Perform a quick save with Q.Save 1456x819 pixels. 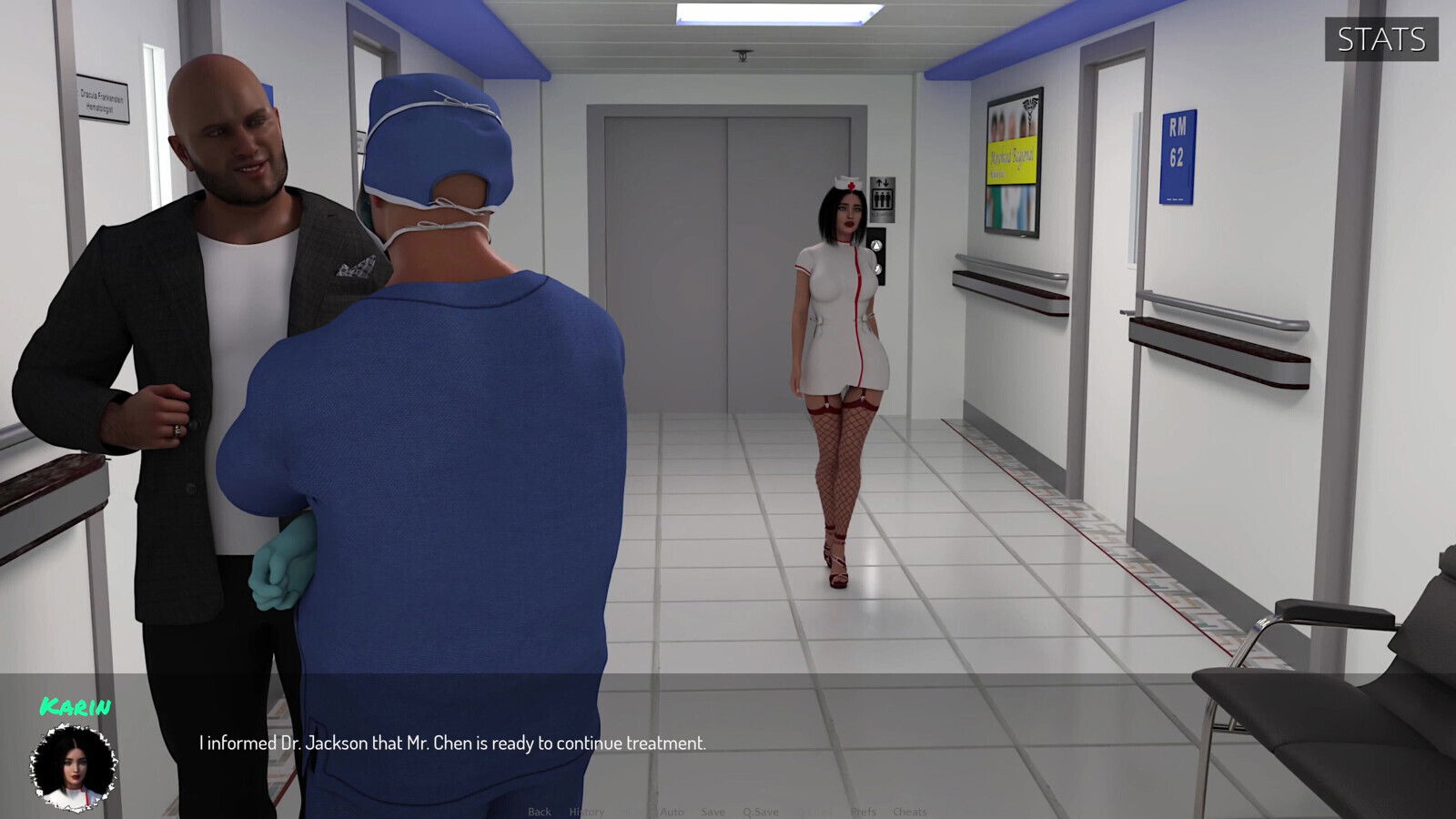click(x=761, y=811)
